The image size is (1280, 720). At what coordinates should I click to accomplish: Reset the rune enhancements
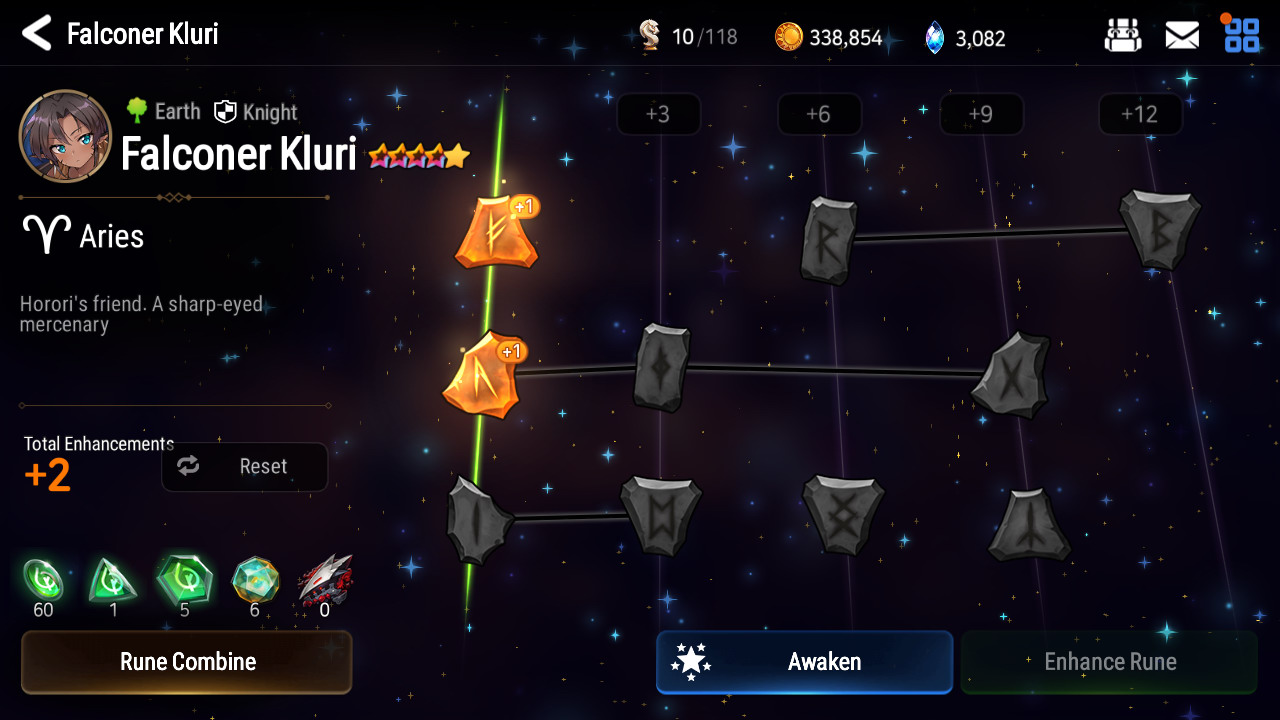click(245, 467)
